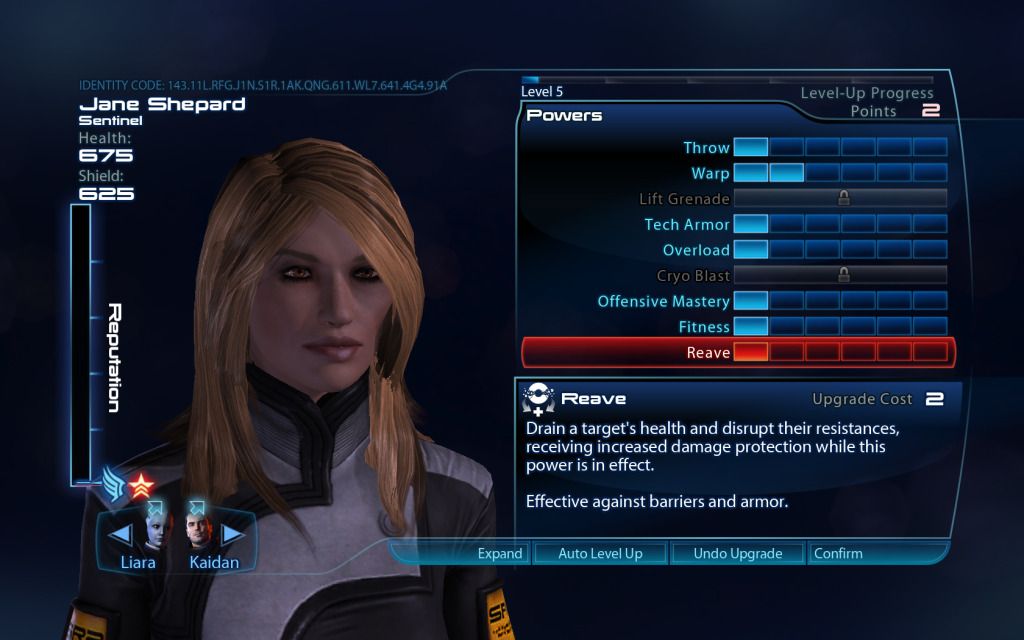This screenshot has height=640, width=1024.
Task: Cycle to the previous squad member arrow
Action: pos(119,533)
